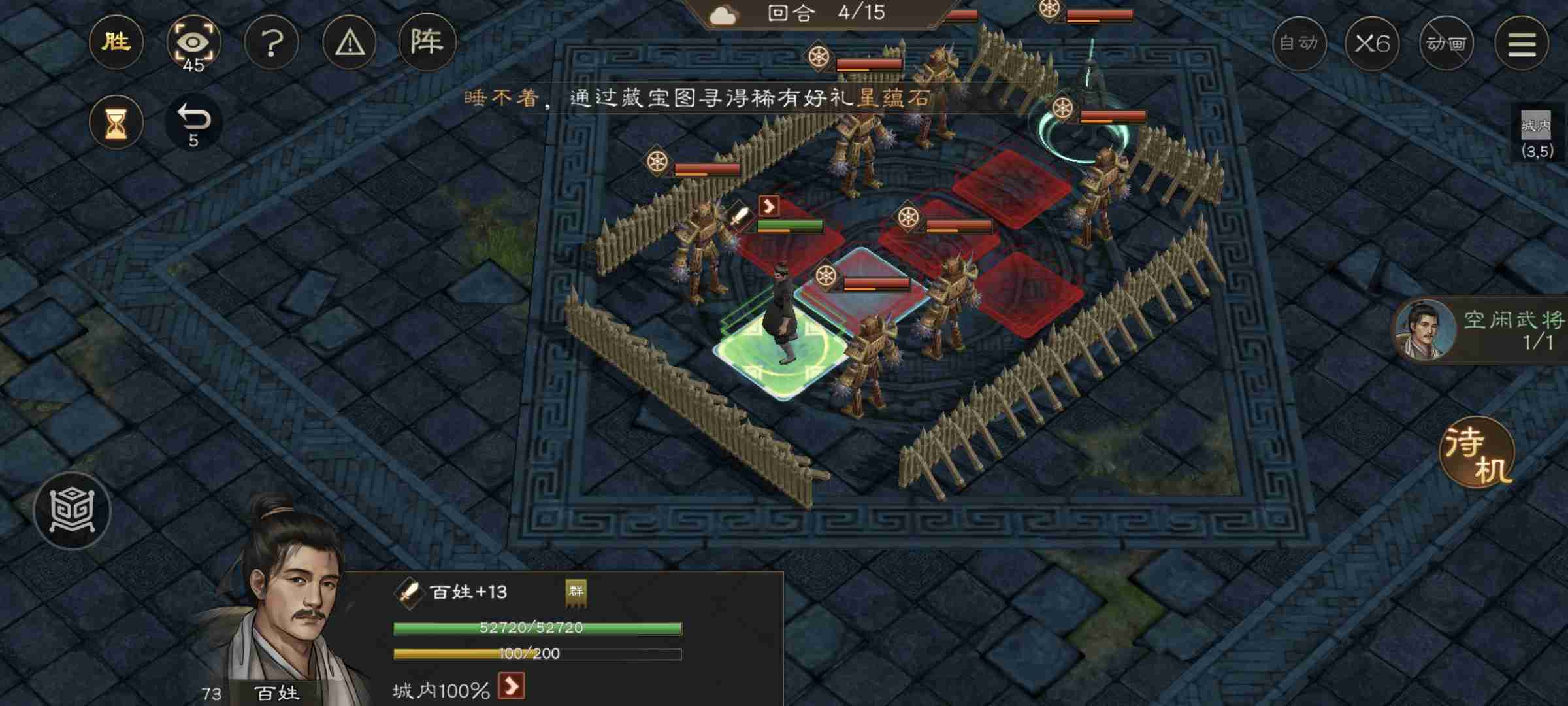The image size is (1568, 706).
Task: Click the hourglass turn timer icon
Action: (x=116, y=122)
